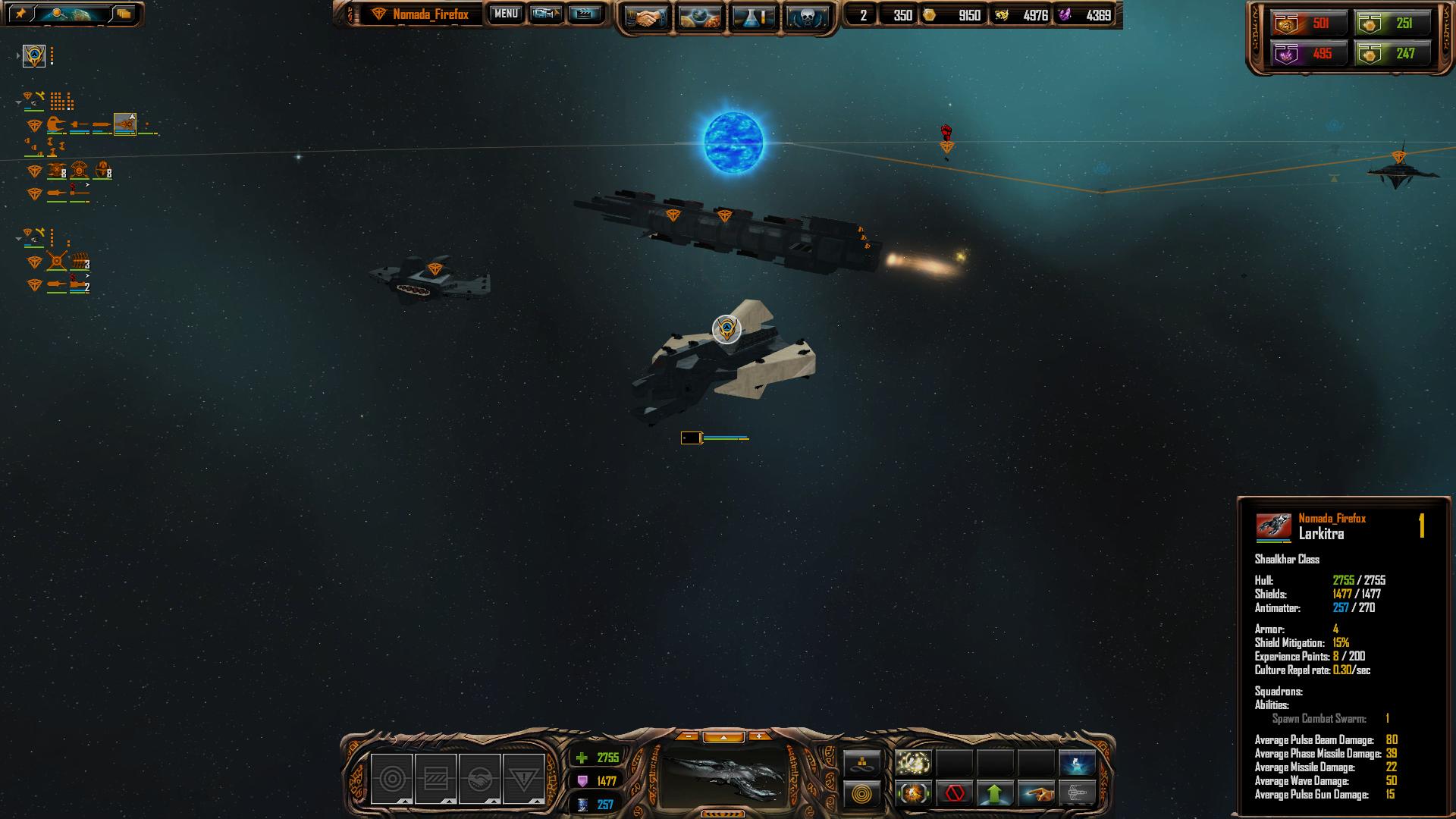Open the concentric rings button

[862, 794]
